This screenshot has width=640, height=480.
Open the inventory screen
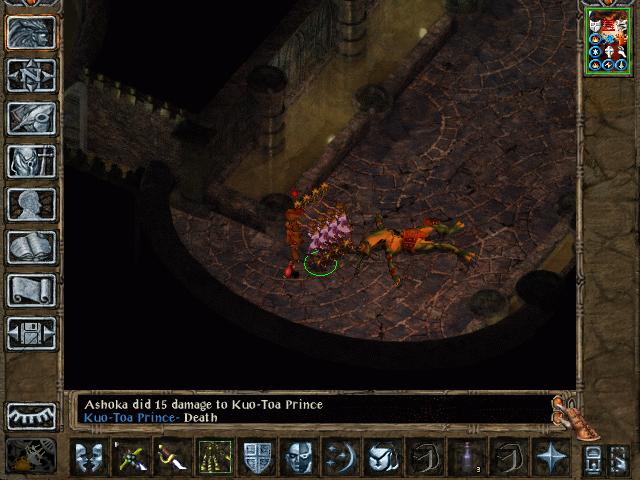[31, 161]
